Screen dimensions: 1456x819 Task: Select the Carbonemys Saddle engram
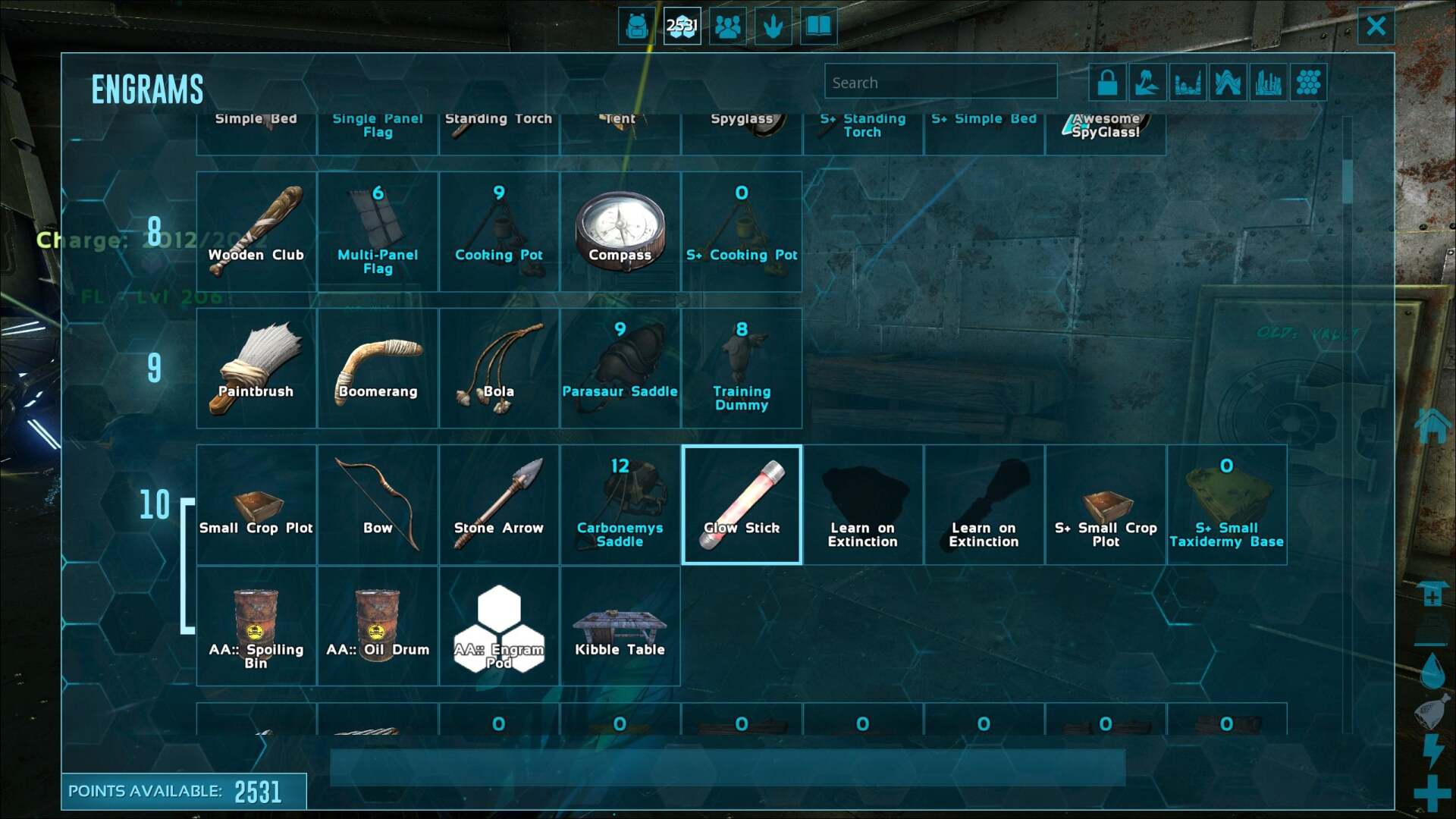click(620, 504)
